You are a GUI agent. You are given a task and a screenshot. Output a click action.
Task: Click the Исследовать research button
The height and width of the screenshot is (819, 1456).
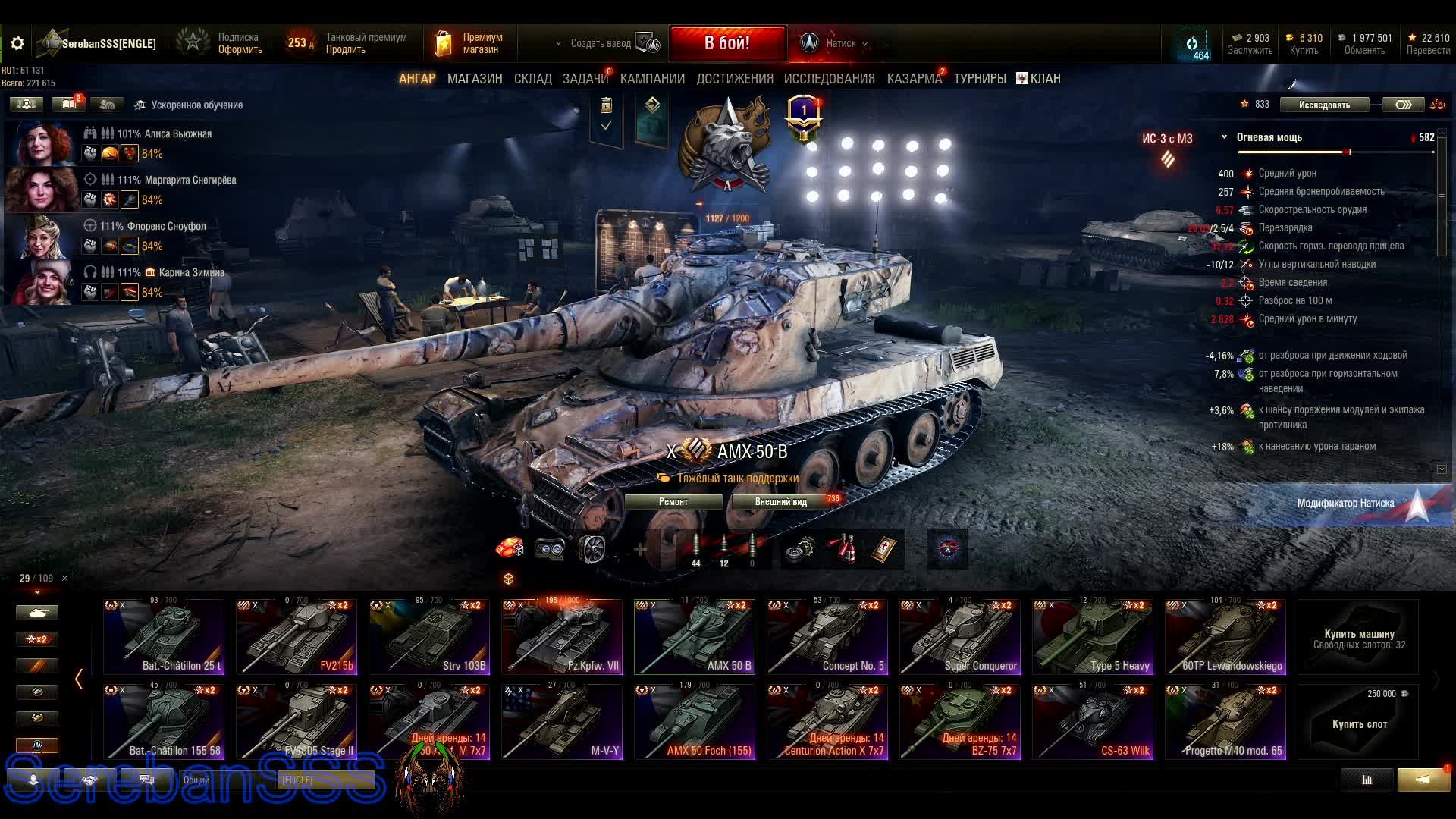[1324, 105]
